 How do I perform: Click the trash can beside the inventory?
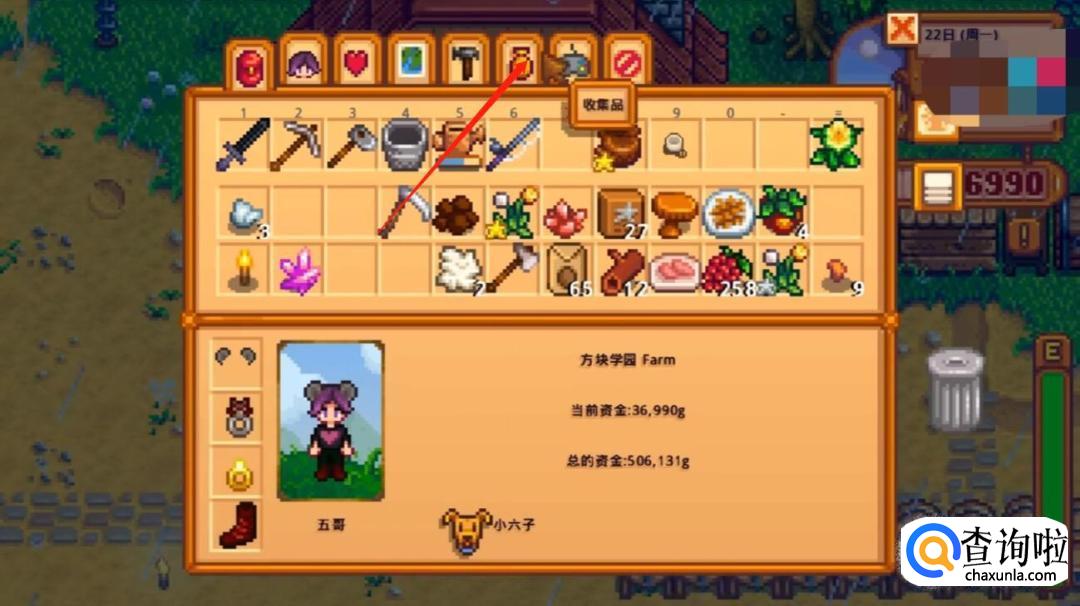click(955, 389)
